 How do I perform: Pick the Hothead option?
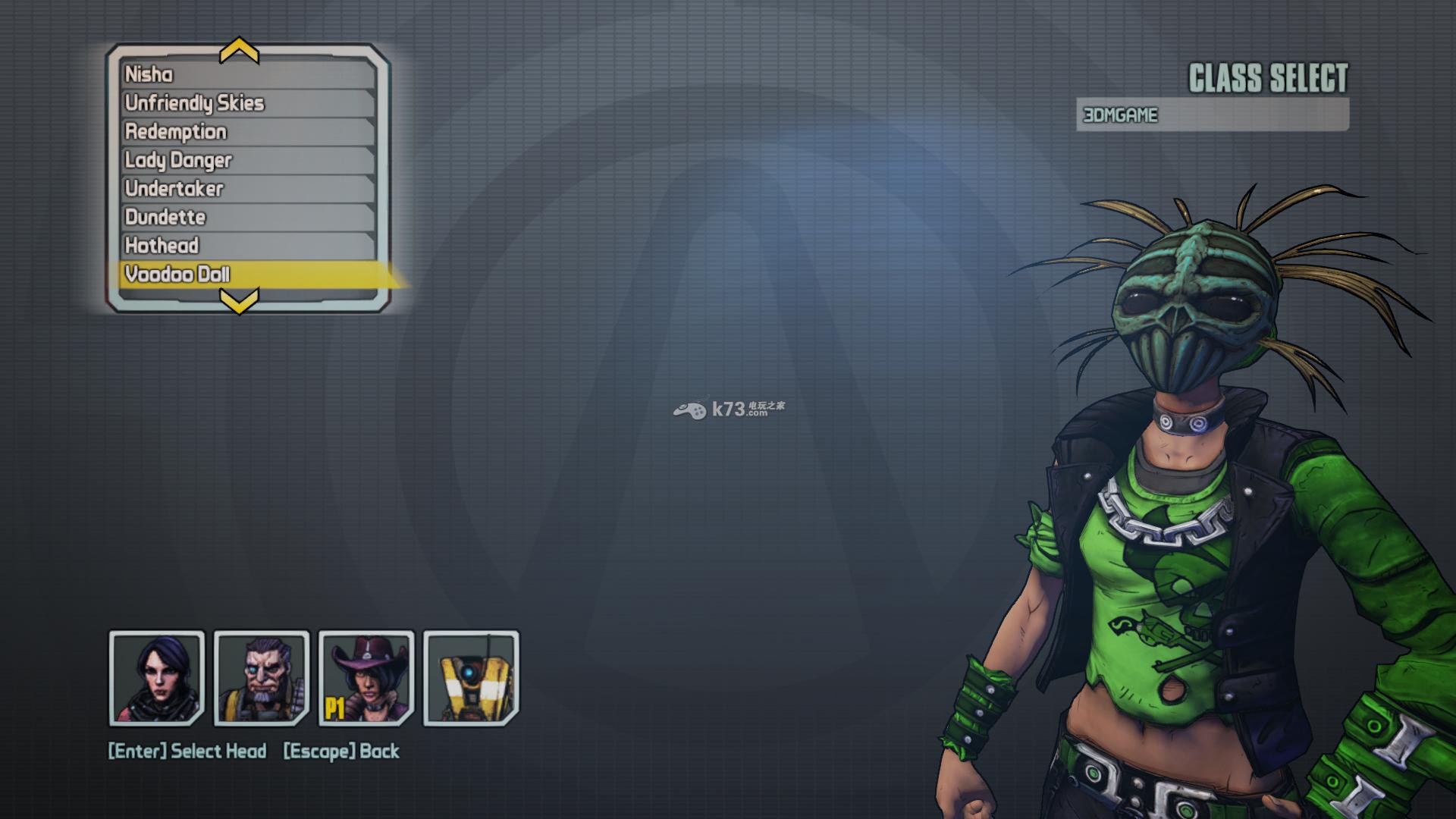coord(247,246)
